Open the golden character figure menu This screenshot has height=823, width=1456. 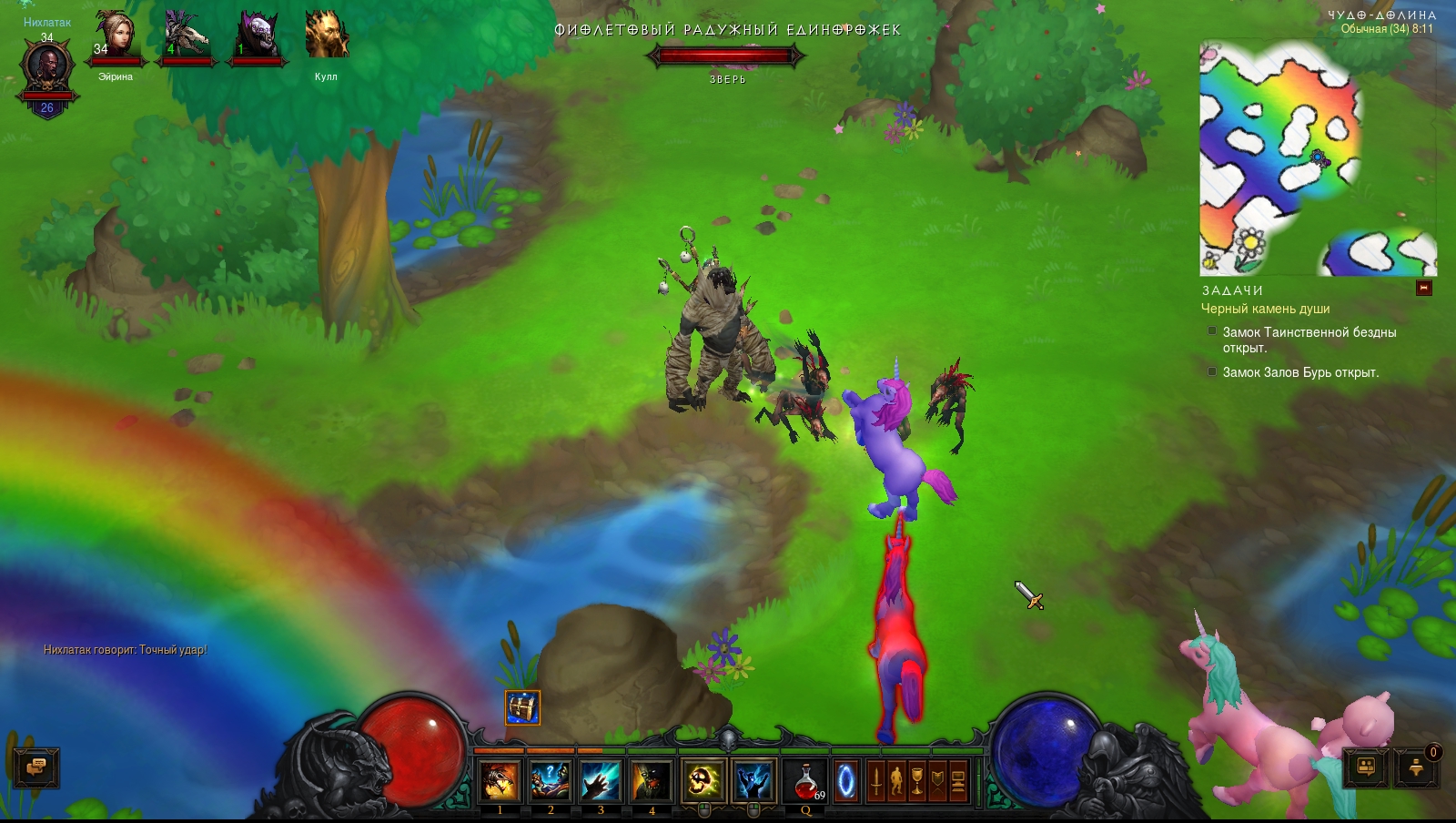[x=896, y=781]
